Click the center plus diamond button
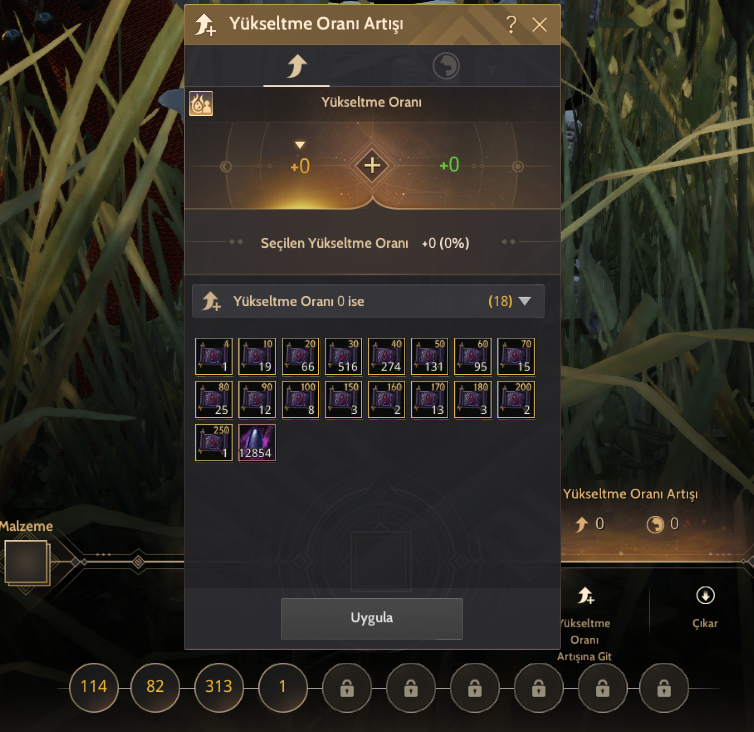The height and width of the screenshot is (732, 754). pos(372,165)
